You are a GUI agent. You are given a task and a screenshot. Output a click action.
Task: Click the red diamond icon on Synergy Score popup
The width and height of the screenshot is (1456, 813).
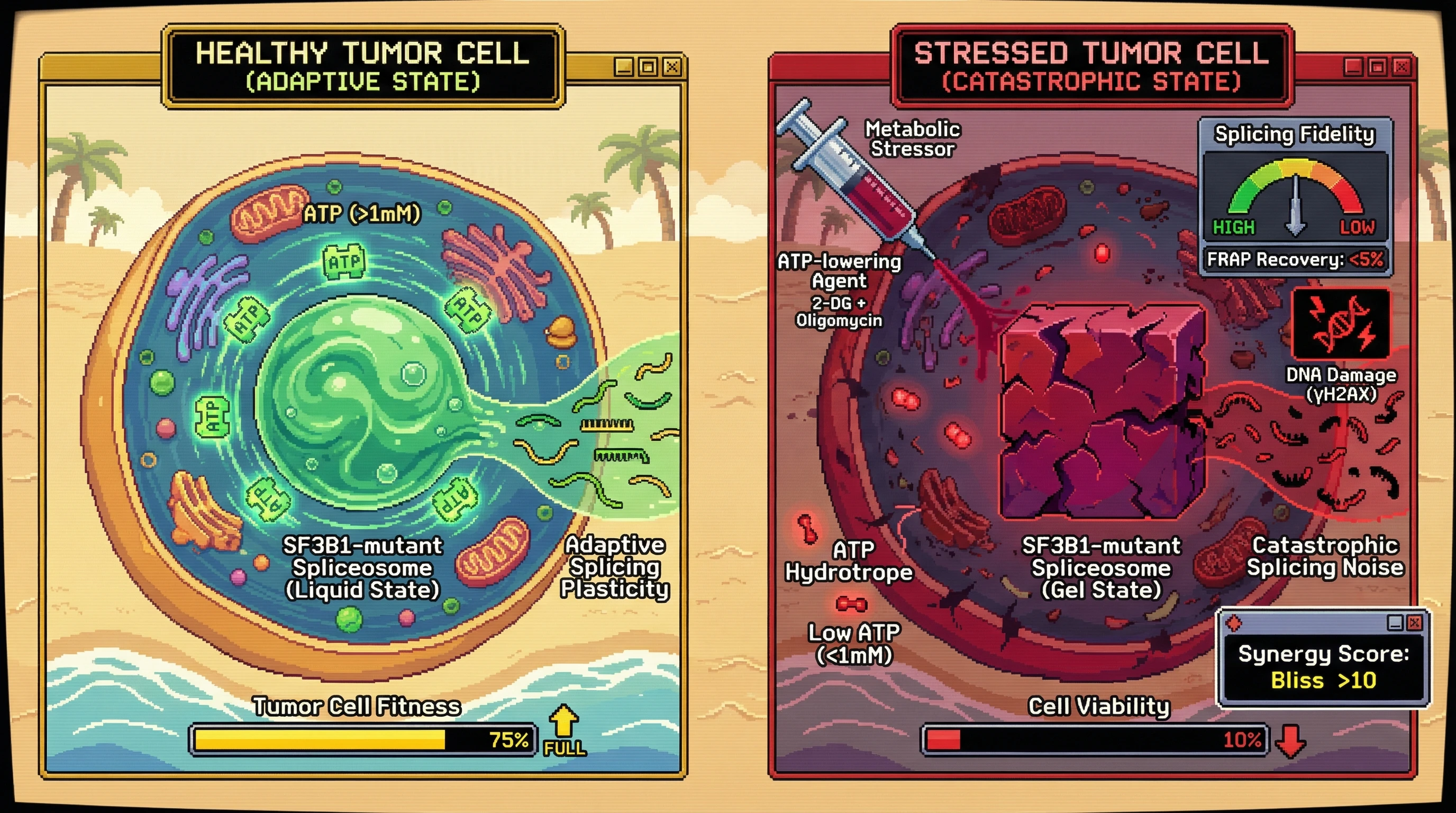coord(1234,623)
